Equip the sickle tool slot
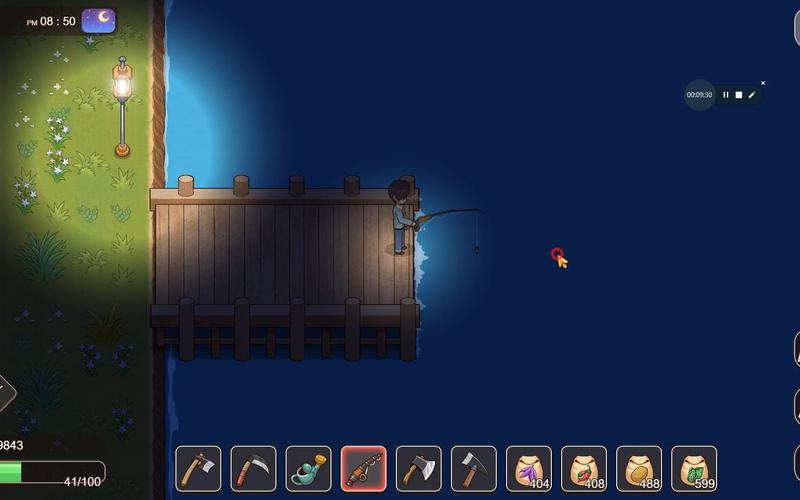The image size is (800, 500). pos(253,468)
